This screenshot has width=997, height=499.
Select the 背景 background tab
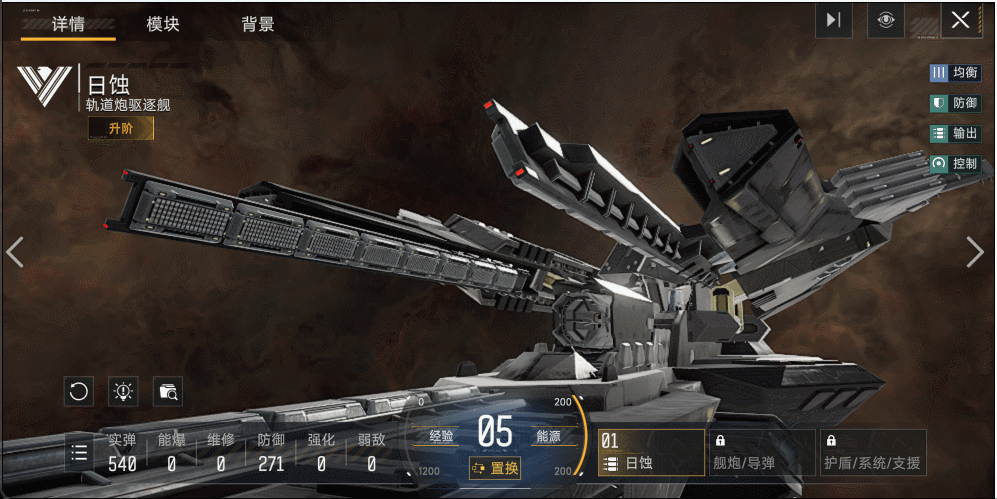point(258,24)
